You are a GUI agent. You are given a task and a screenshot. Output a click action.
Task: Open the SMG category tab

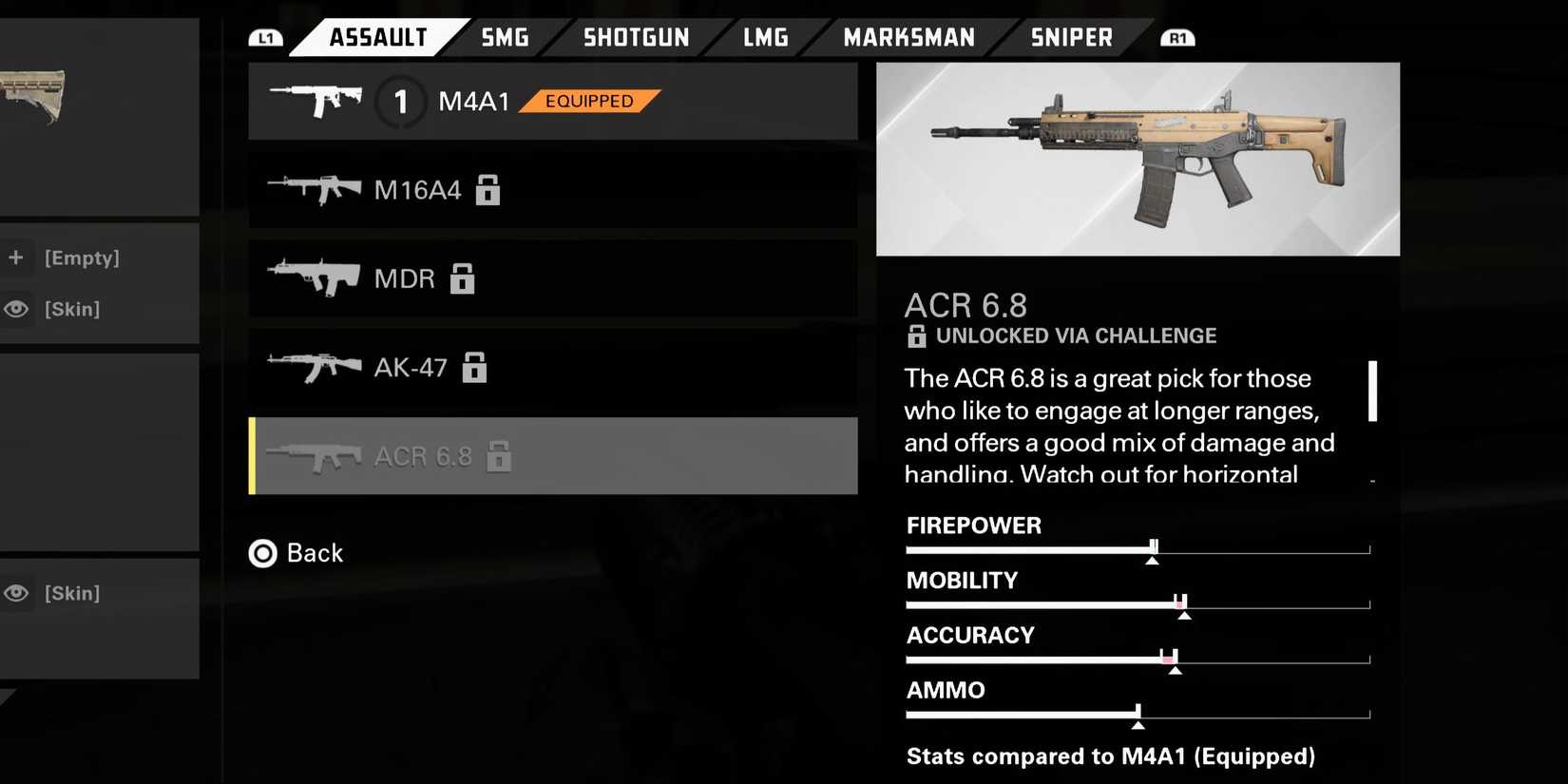coord(505,38)
